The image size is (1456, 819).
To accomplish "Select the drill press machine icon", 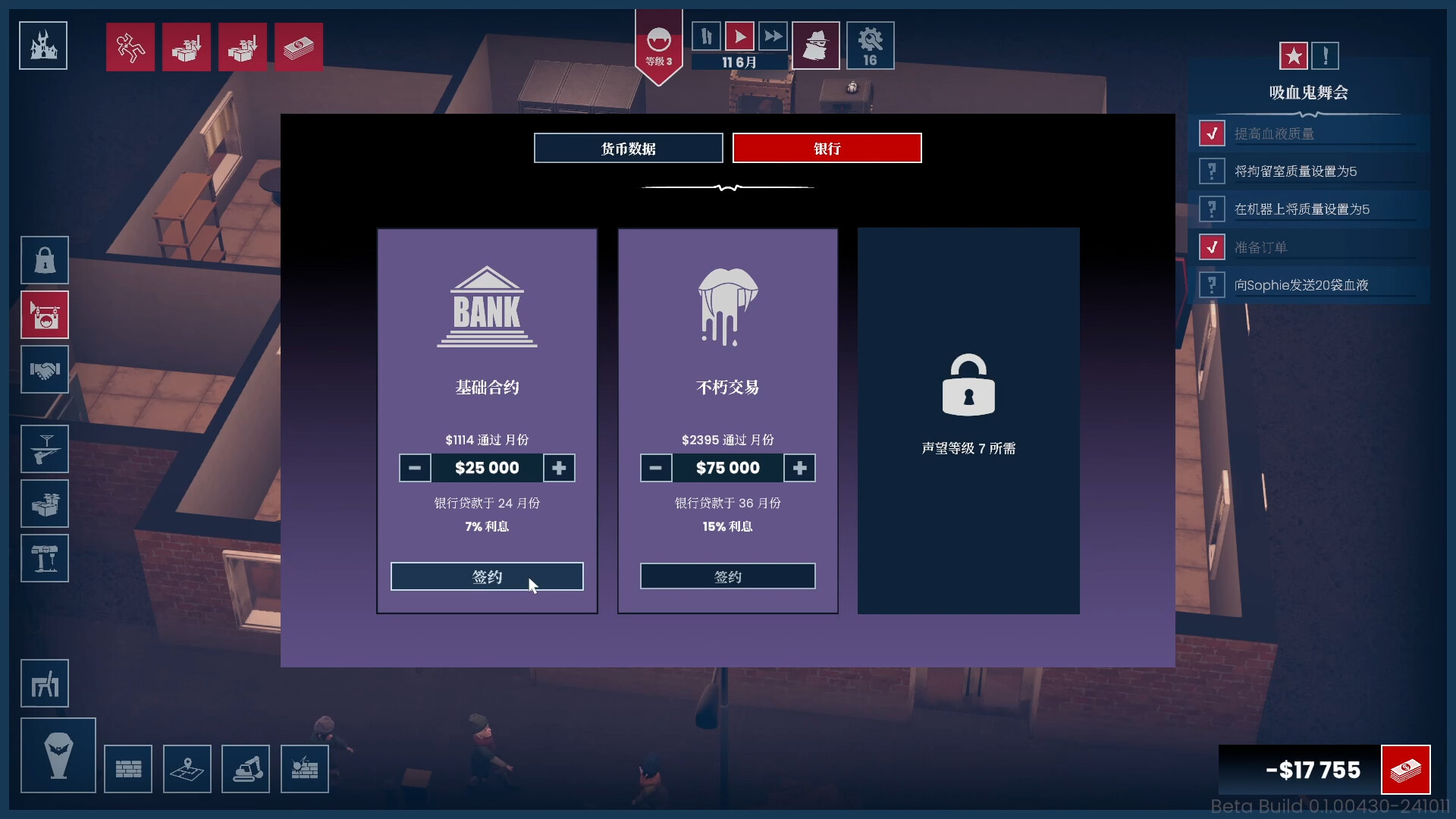I will [44, 558].
